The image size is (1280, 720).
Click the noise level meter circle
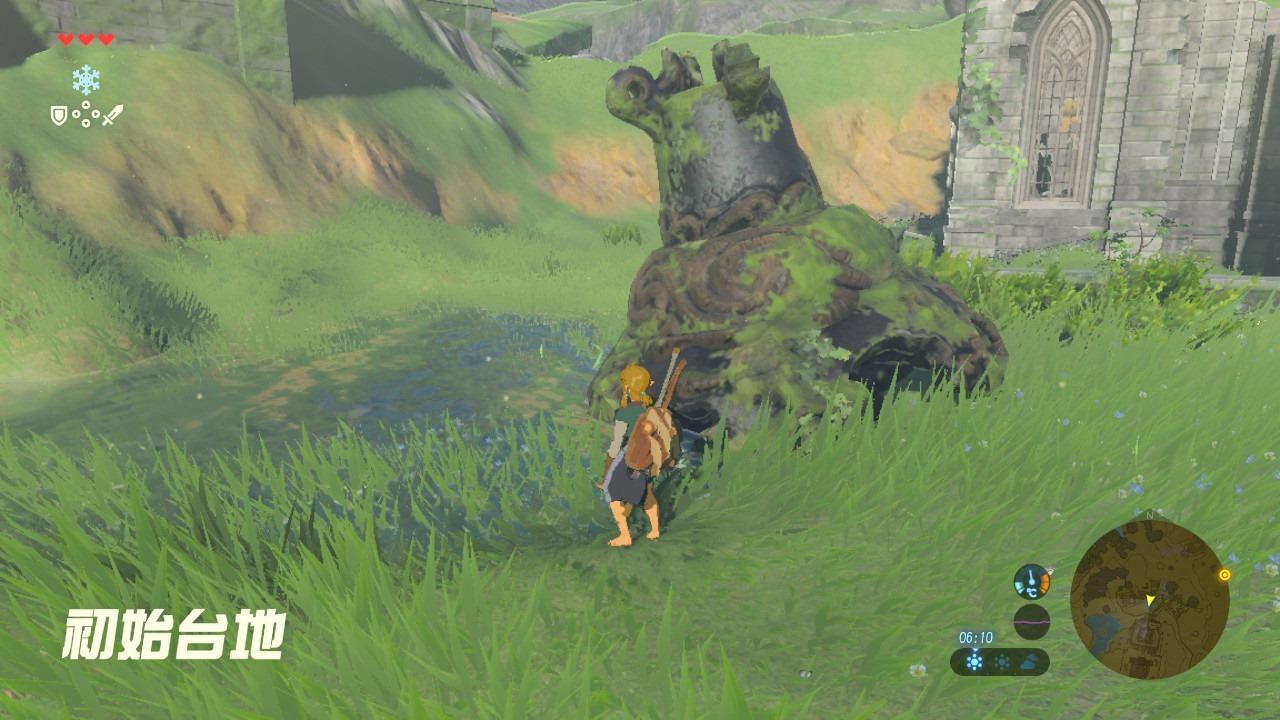pyautogui.click(x=1031, y=621)
